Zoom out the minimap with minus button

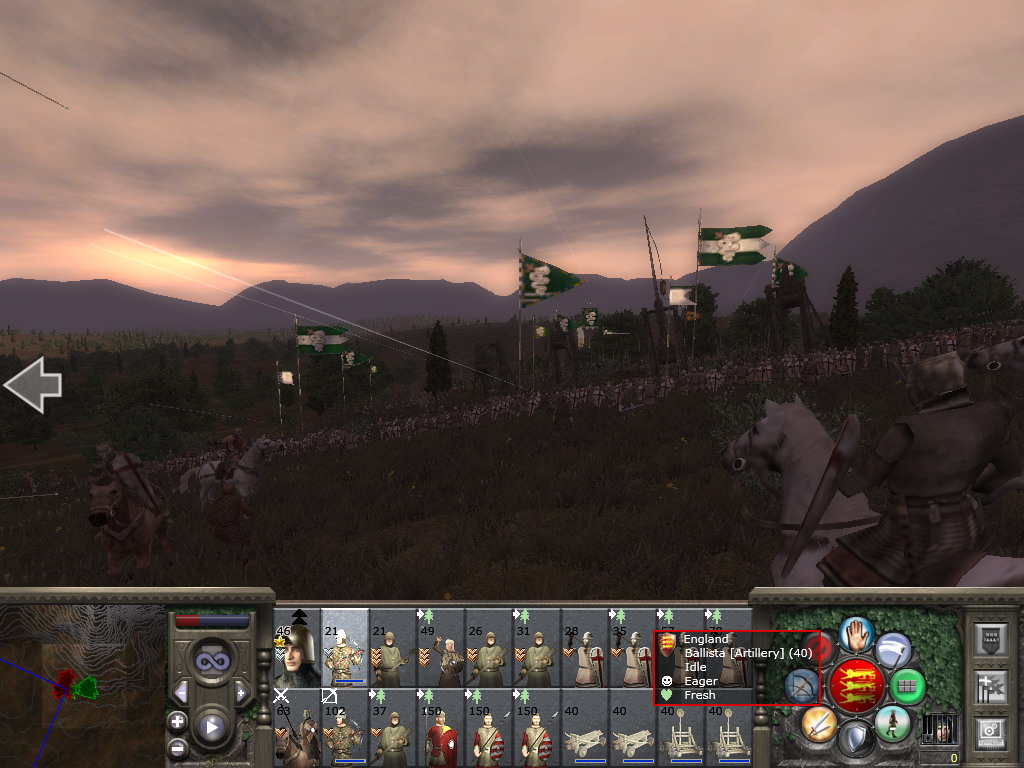[177, 746]
